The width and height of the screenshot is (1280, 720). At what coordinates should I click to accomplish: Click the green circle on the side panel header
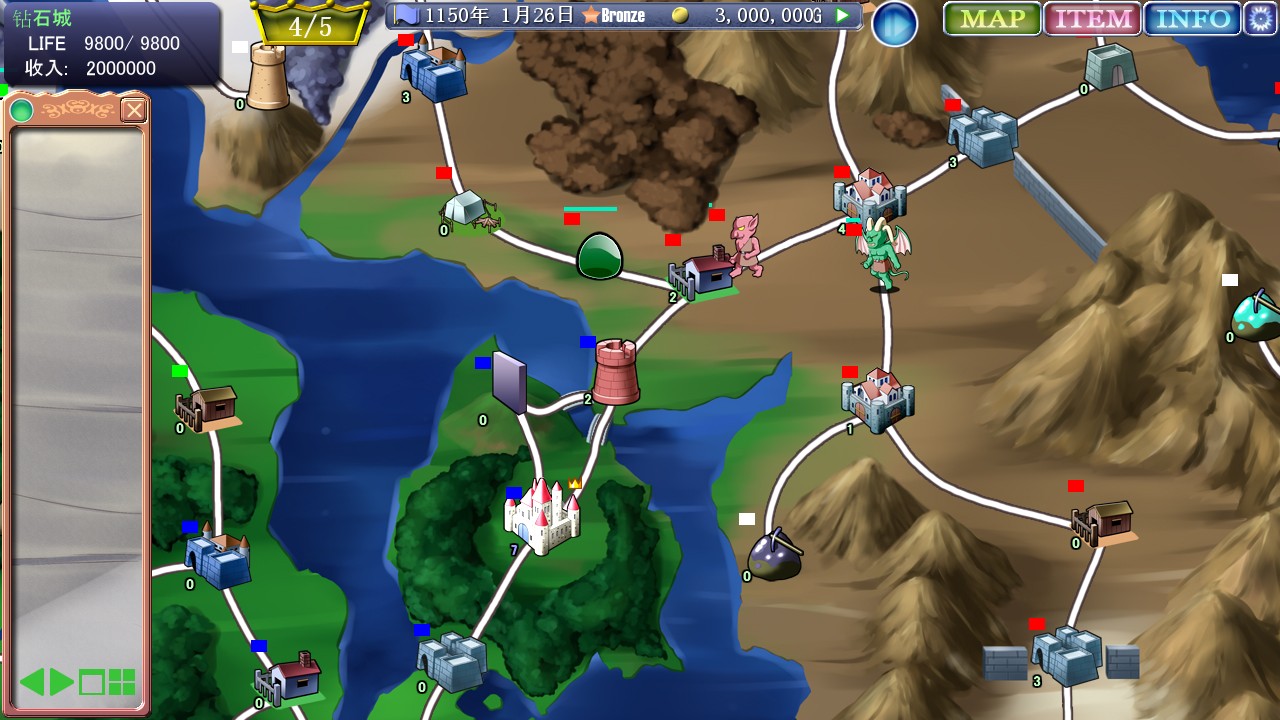[x=22, y=110]
